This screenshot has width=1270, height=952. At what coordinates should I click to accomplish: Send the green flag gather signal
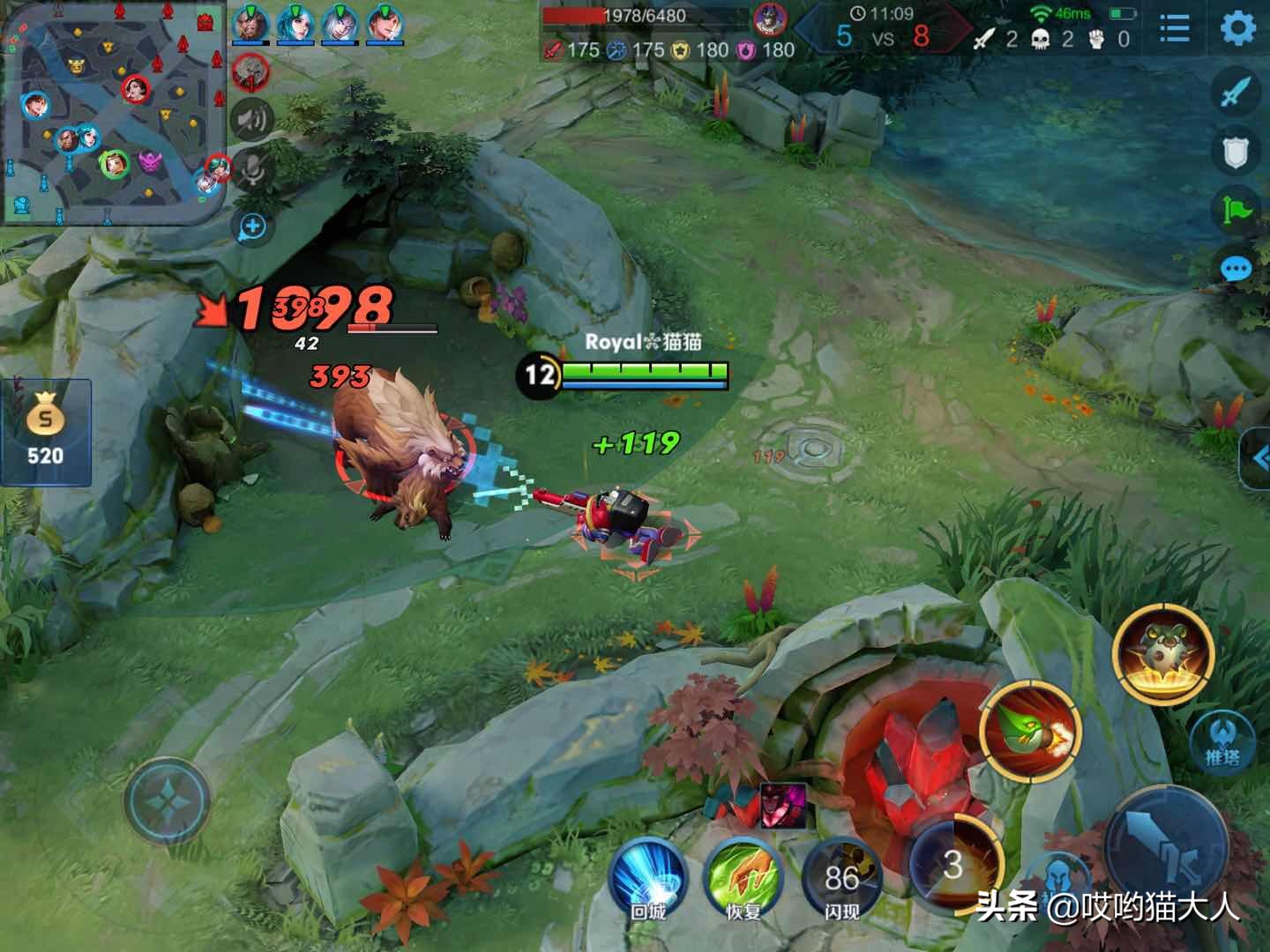(x=1236, y=210)
